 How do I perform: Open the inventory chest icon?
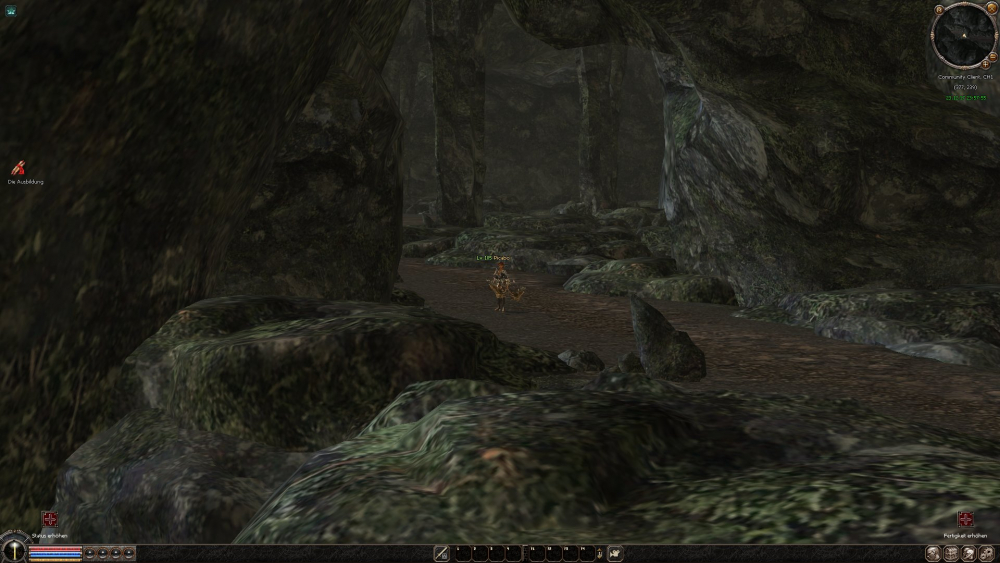(950, 553)
